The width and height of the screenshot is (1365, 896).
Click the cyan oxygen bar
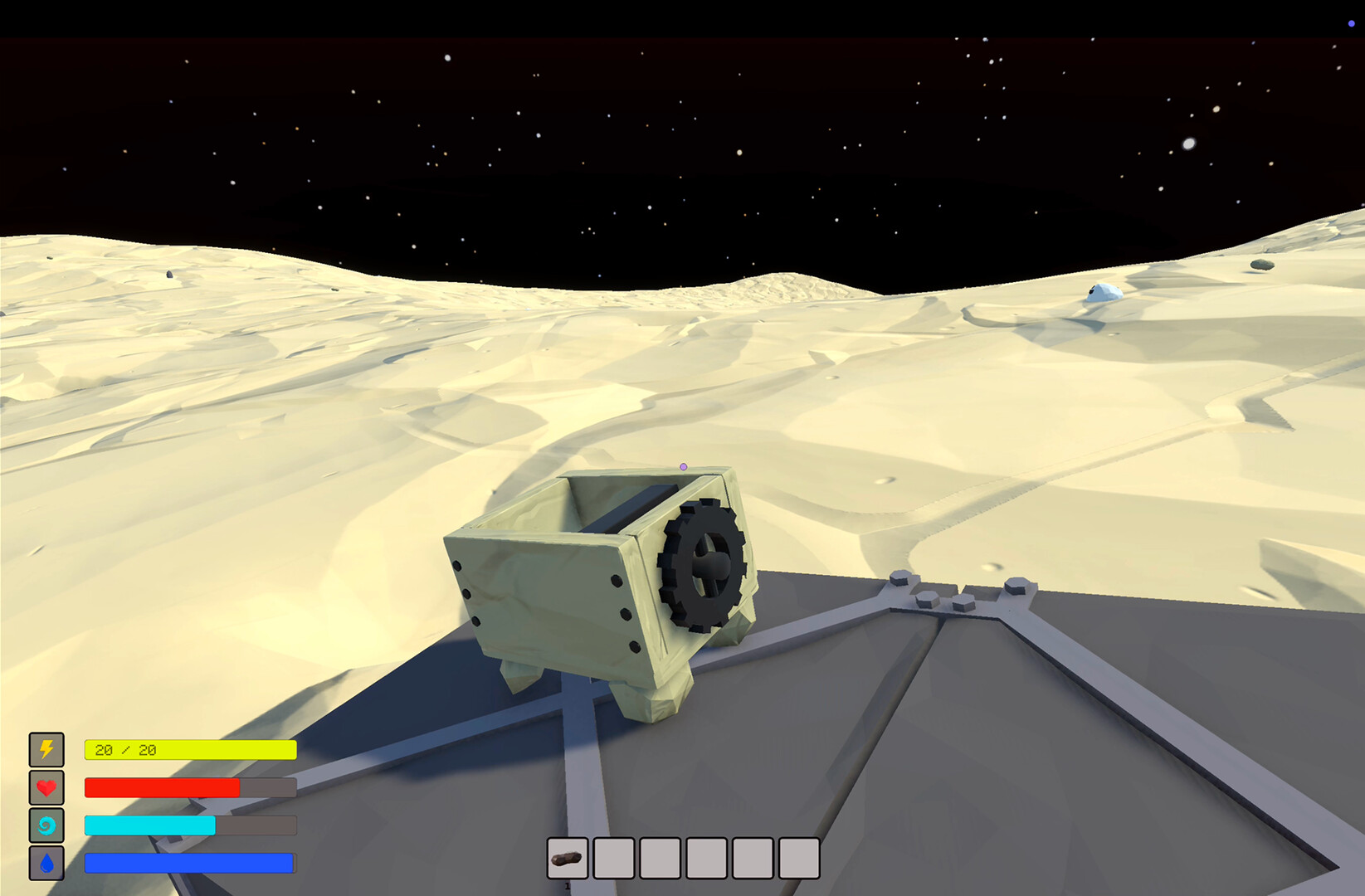[149, 825]
